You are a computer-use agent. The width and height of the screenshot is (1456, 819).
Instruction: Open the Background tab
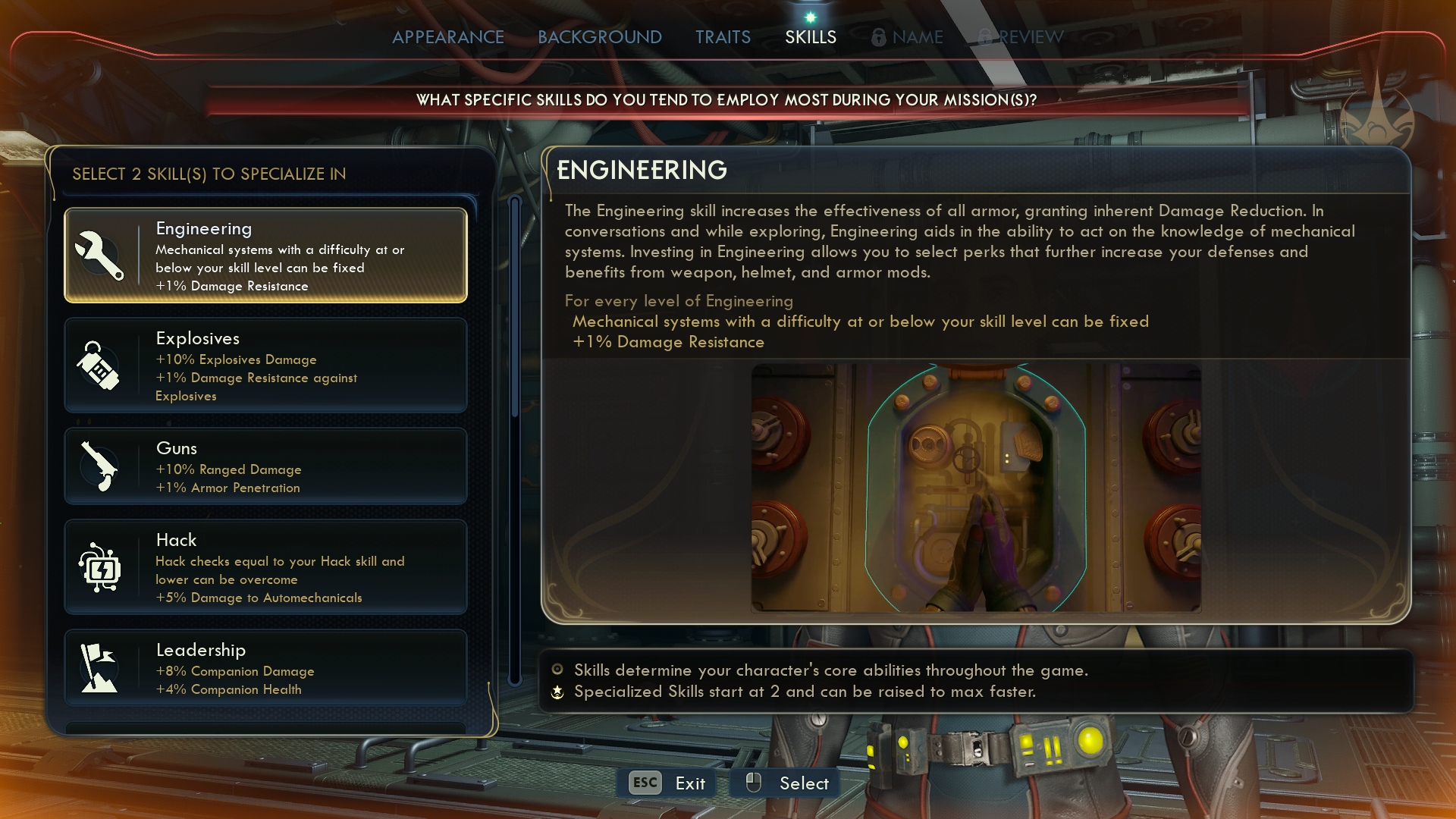click(x=599, y=37)
